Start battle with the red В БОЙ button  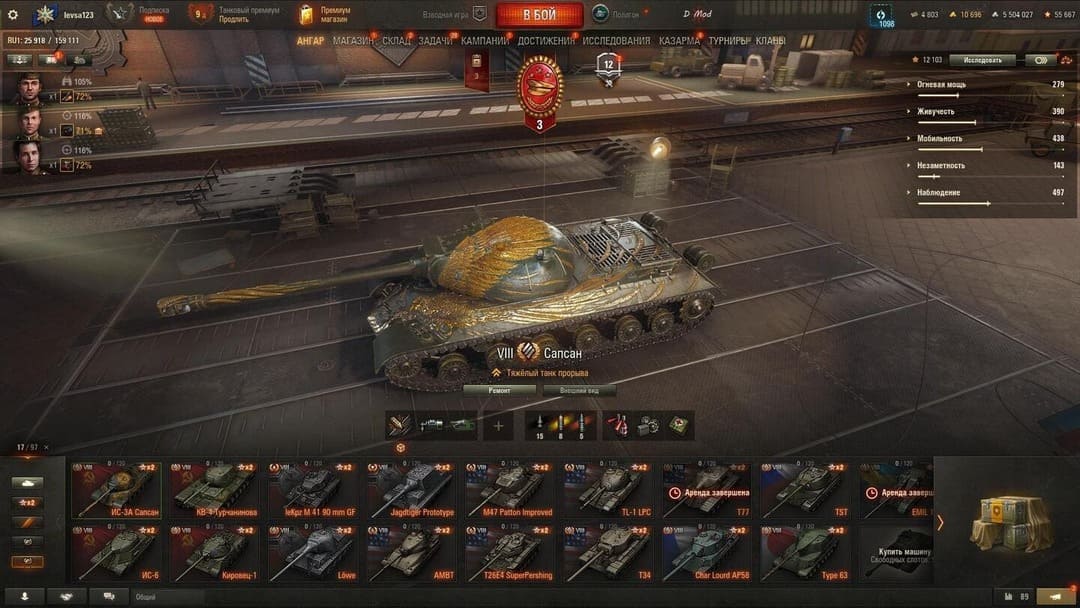(539, 15)
